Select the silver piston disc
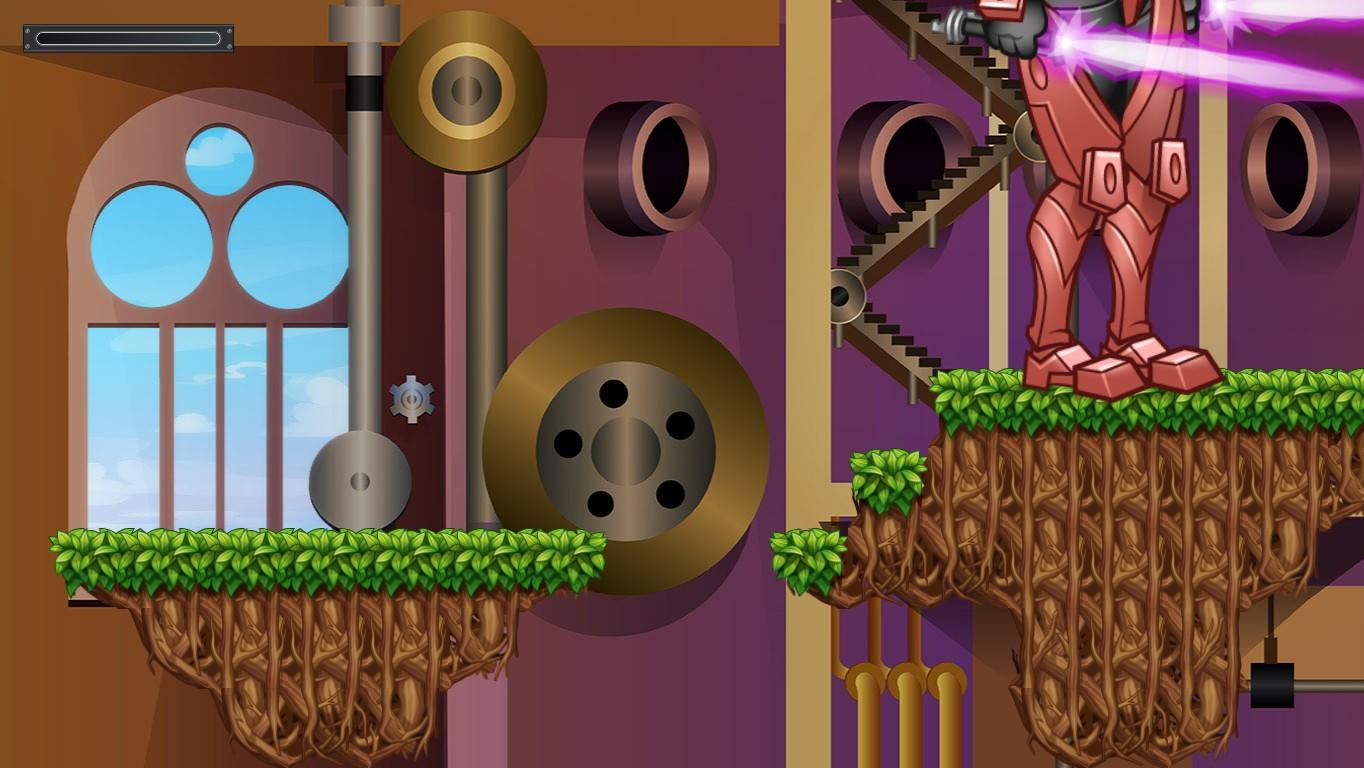Screen dimensions: 1364x768 (360, 478)
